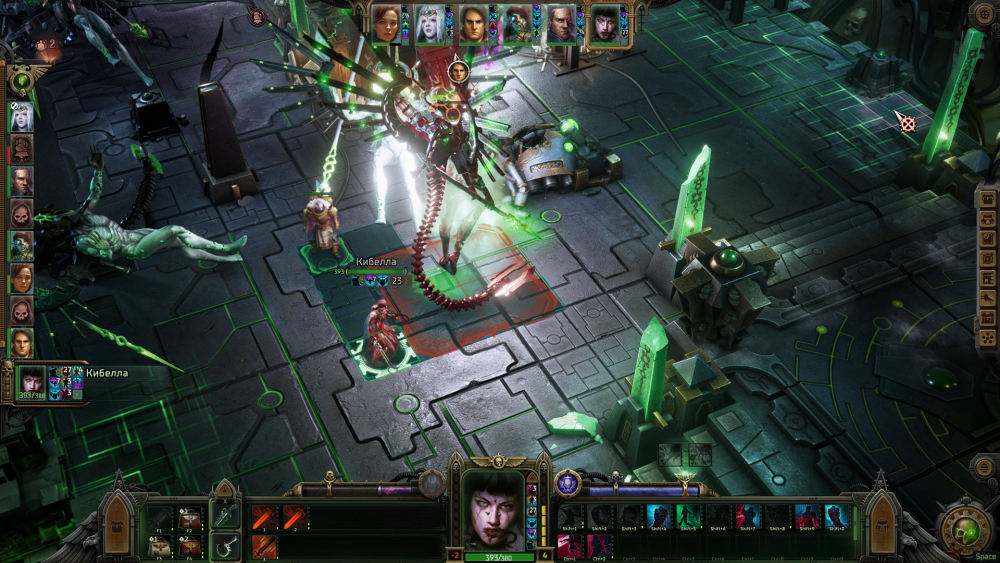This screenshot has height=563, width=1000.
Task: Select the red-haired woman party portrait
Action: 386,23
